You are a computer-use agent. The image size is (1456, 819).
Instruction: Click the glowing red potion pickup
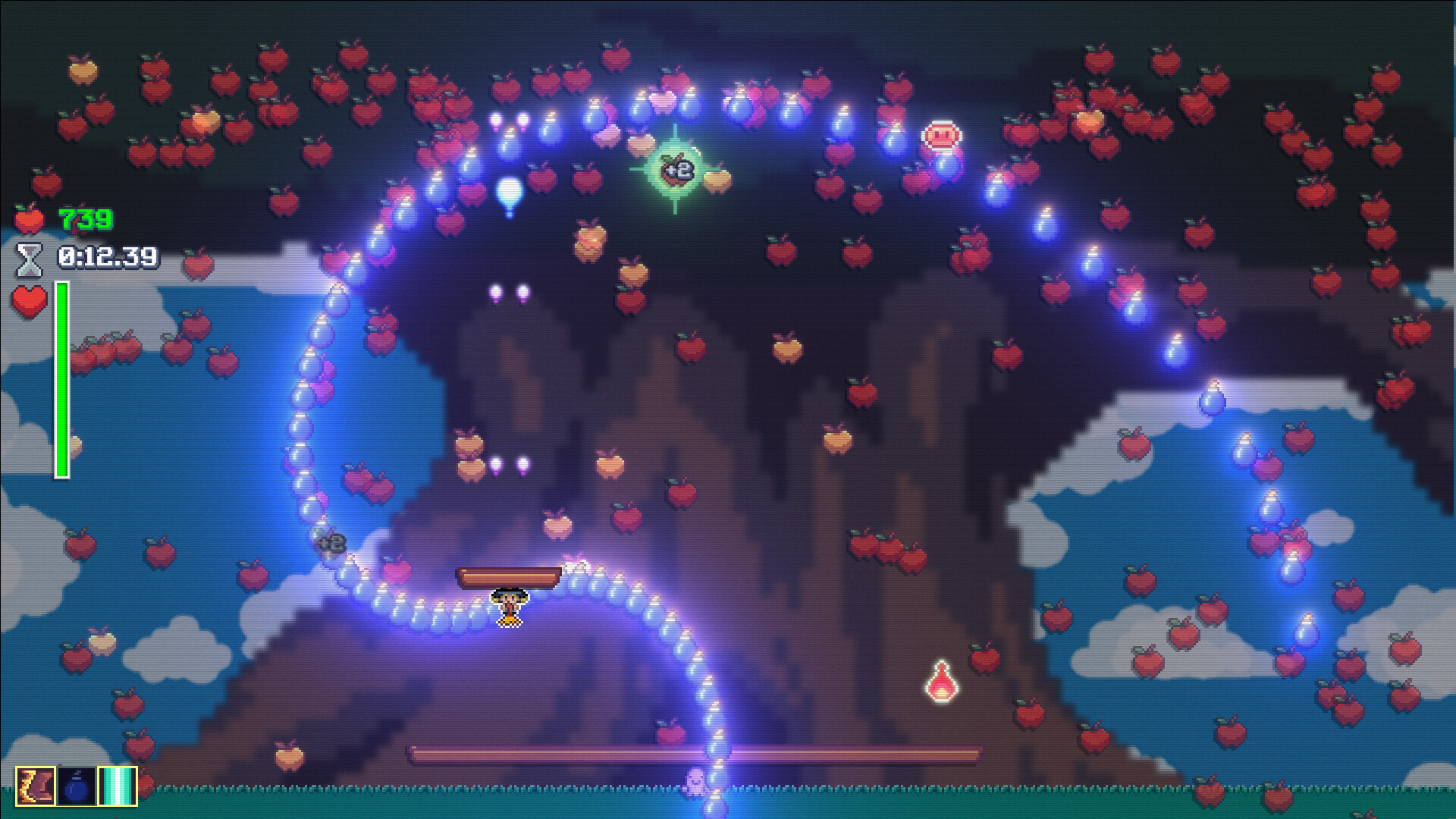point(940,686)
